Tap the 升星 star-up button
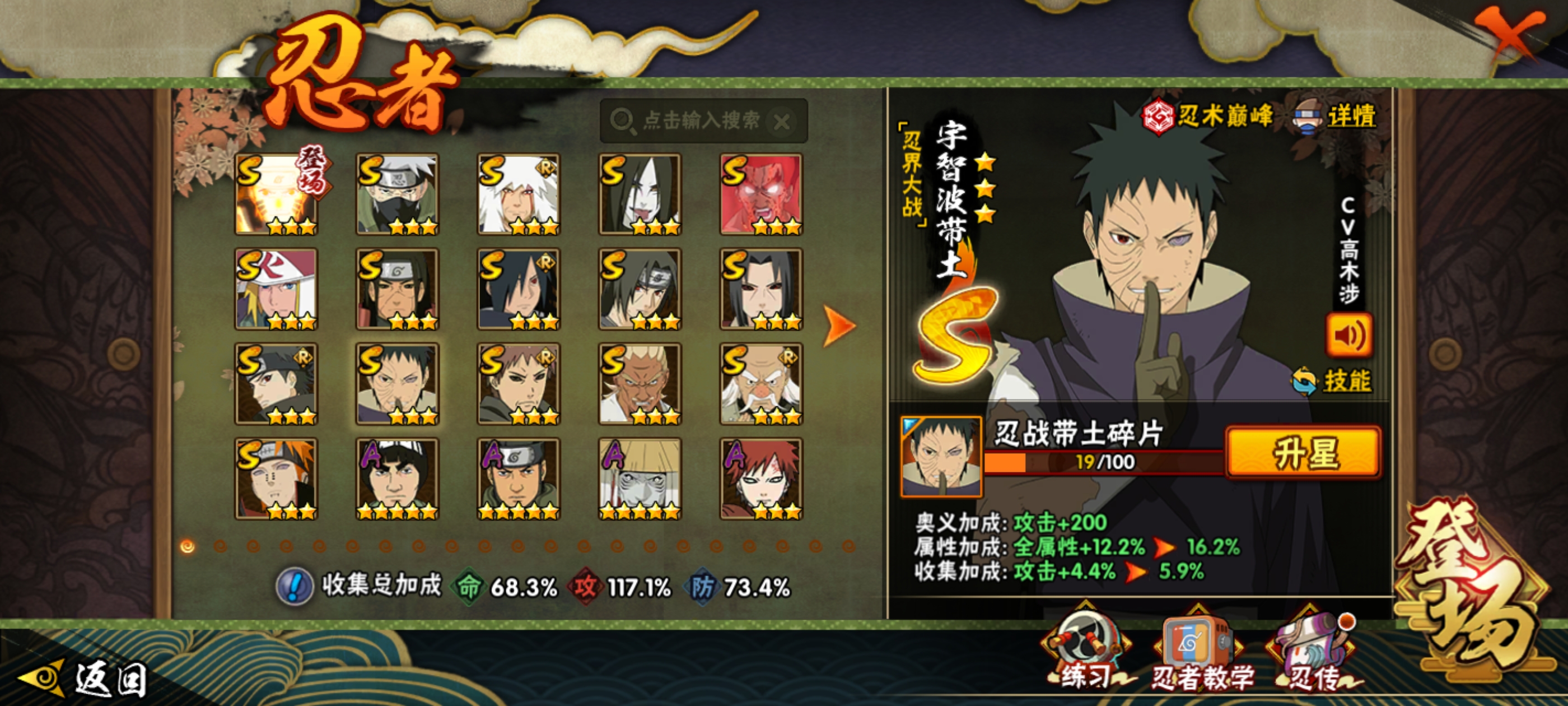This screenshot has height=706, width=1568. pyautogui.click(x=1304, y=453)
